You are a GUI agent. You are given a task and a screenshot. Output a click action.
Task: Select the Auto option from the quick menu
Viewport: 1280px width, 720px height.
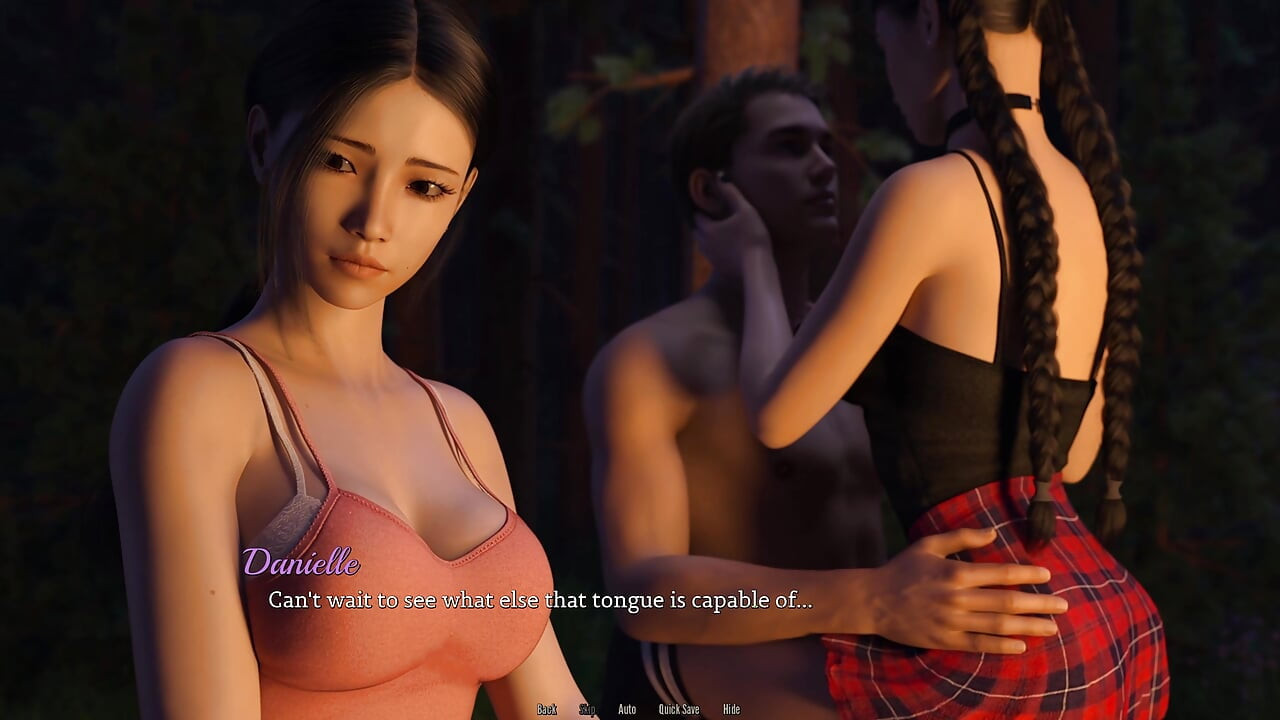pyautogui.click(x=627, y=708)
